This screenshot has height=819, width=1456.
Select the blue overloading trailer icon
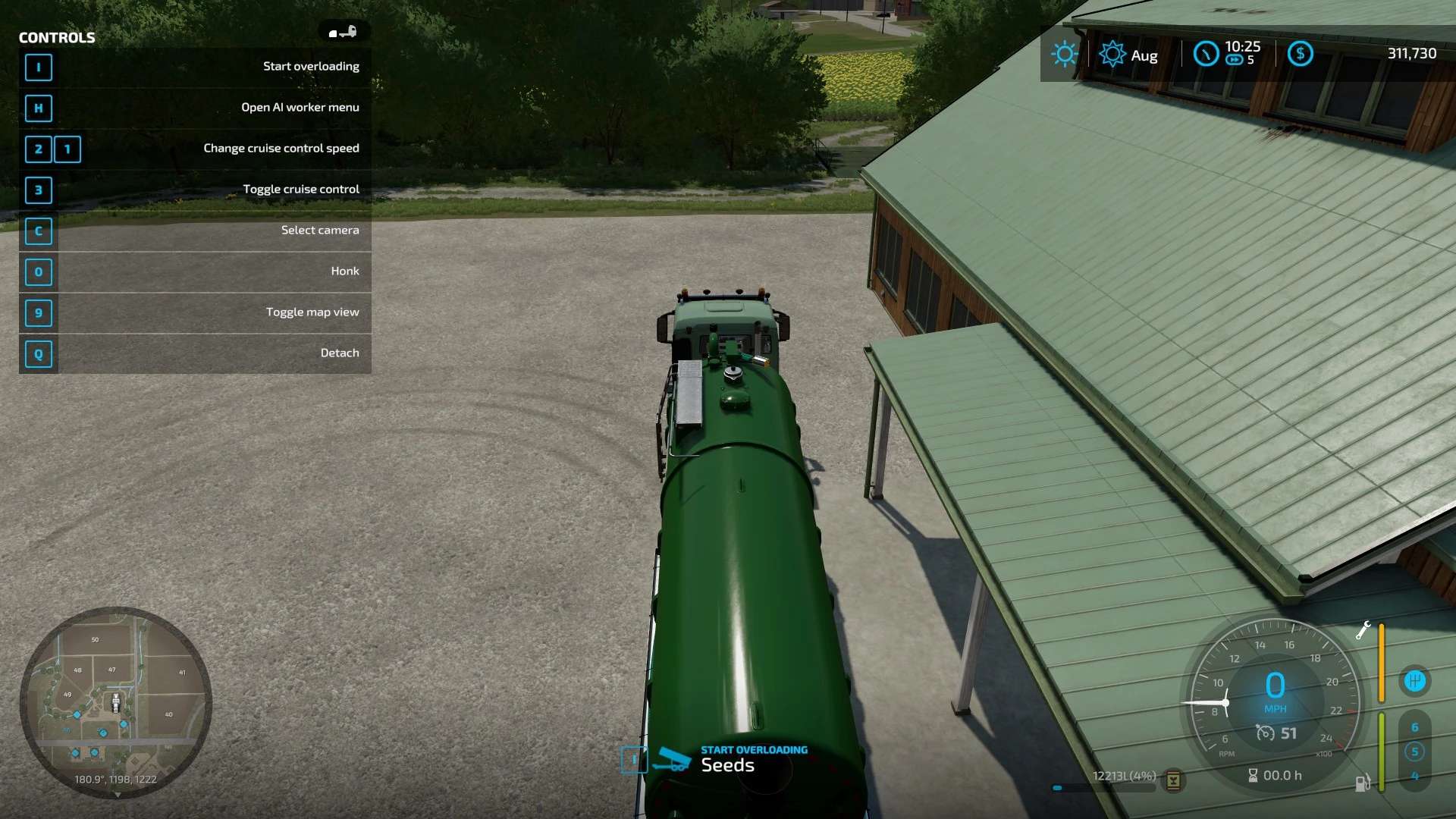(x=673, y=759)
